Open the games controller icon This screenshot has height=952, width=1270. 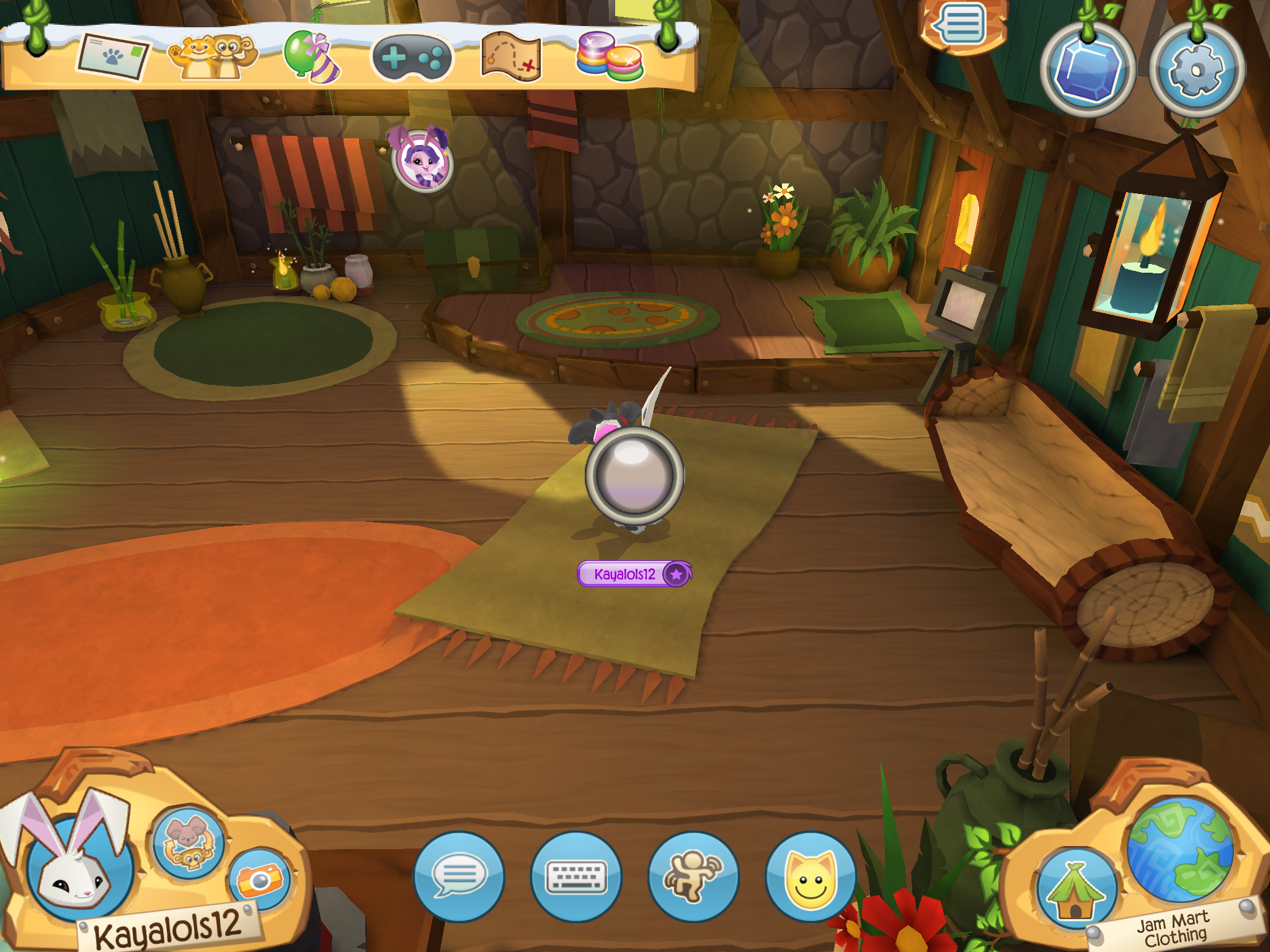click(x=412, y=58)
